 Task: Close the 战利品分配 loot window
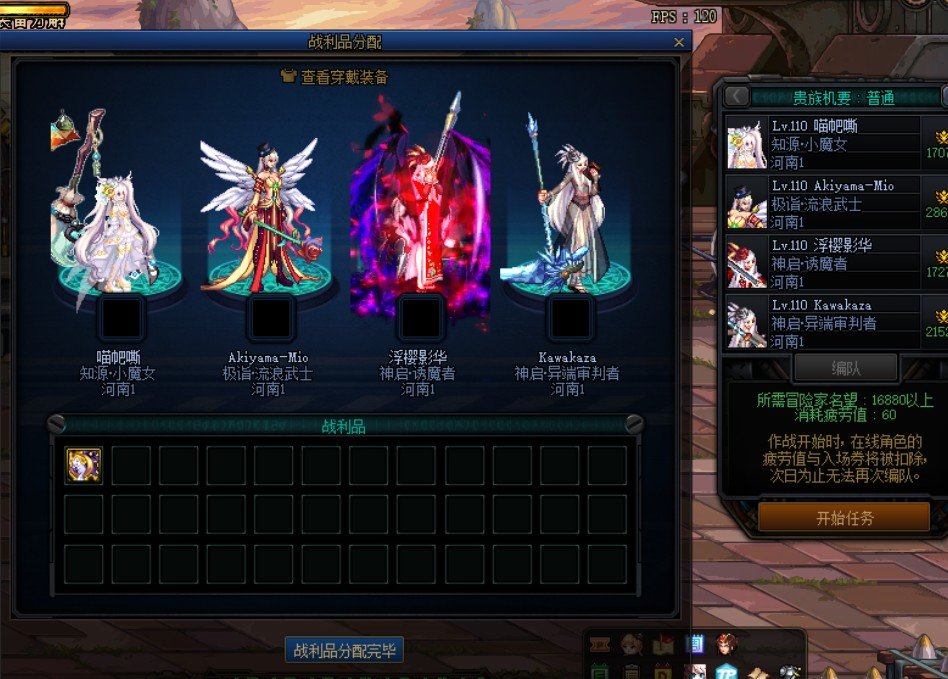pos(679,42)
